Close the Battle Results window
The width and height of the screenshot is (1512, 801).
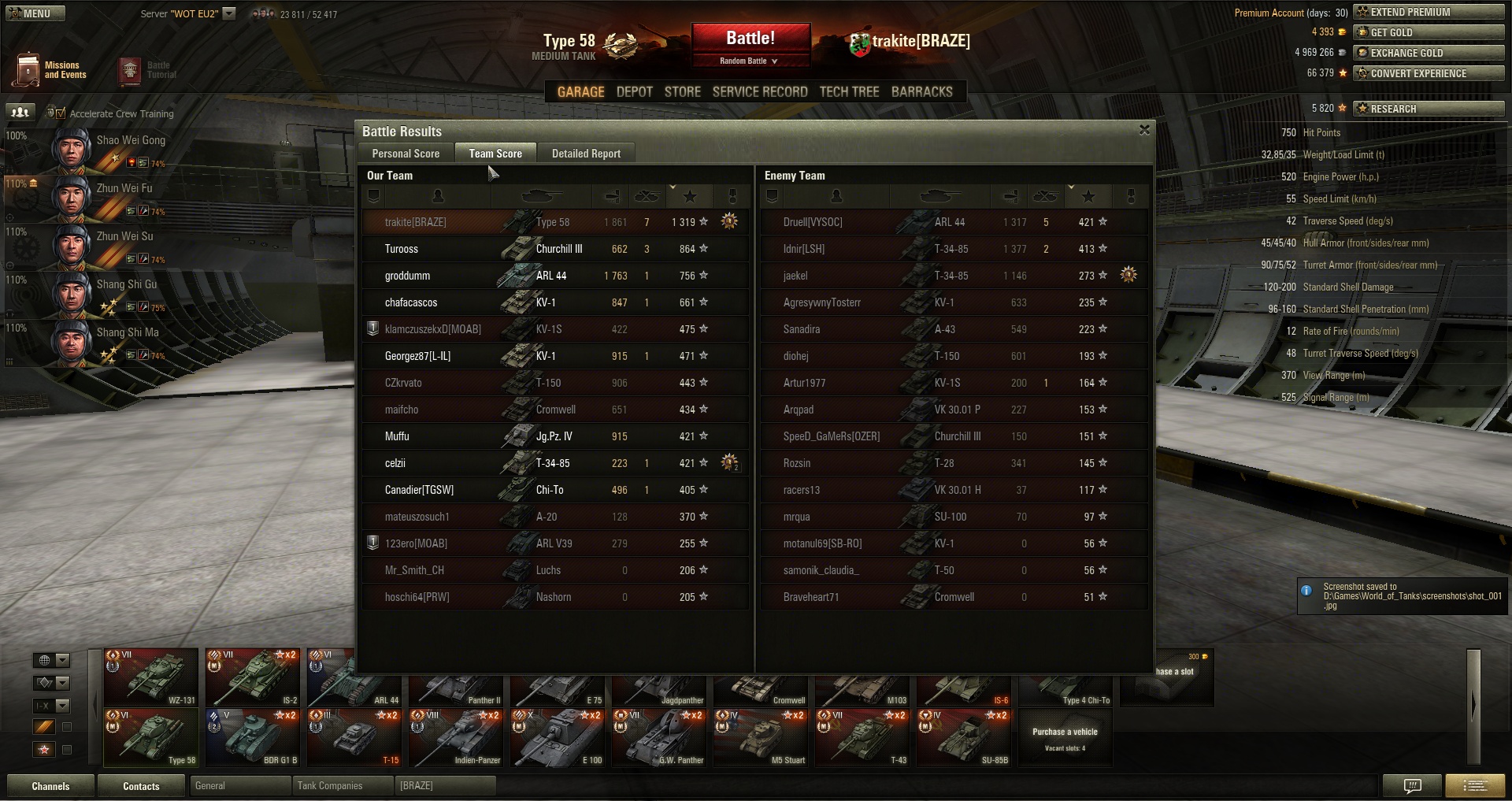pyautogui.click(x=1144, y=130)
